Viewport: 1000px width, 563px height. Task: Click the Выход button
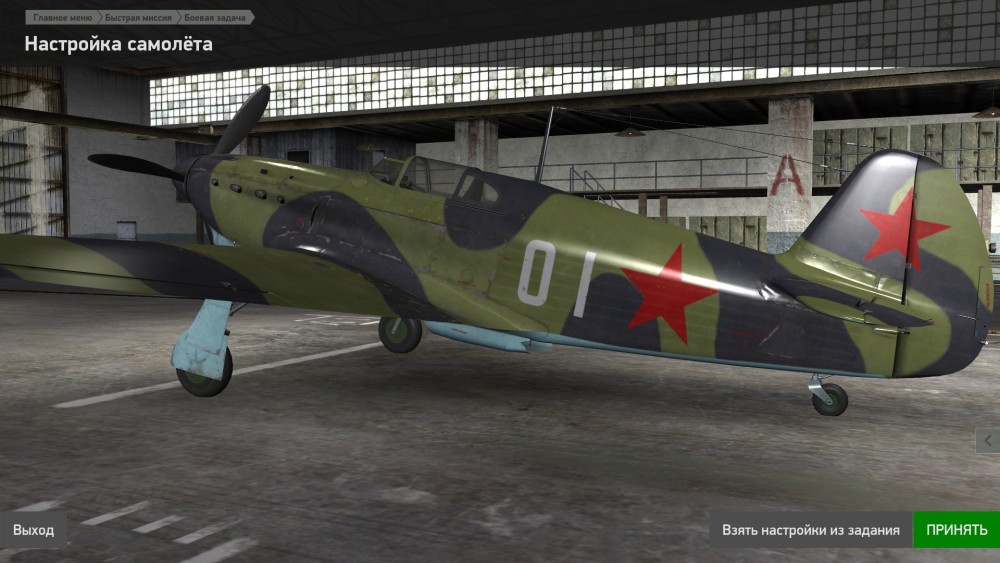(x=34, y=530)
